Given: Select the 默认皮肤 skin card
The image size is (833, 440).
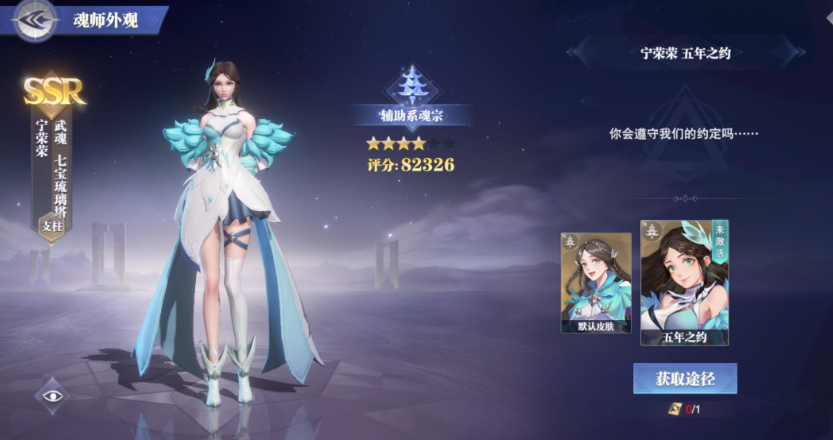Looking at the screenshot, I should coord(596,283).
